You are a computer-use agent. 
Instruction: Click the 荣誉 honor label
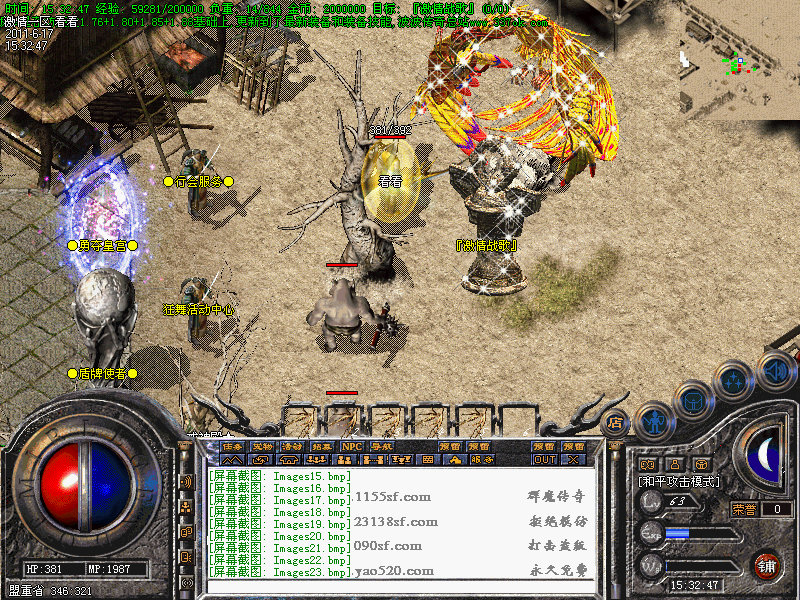(743, 509)
